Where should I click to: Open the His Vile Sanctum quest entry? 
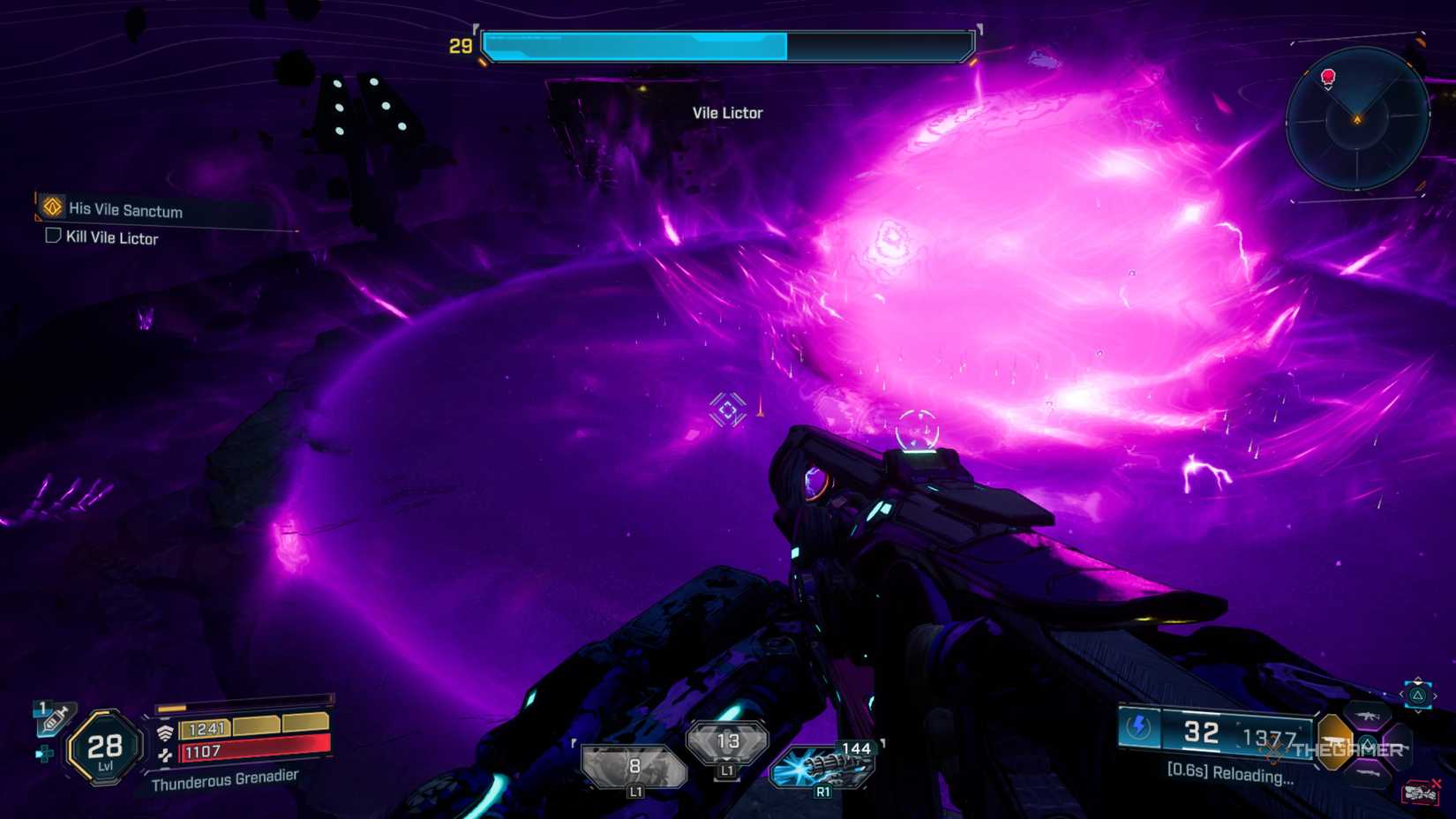[x=124, y=211]
